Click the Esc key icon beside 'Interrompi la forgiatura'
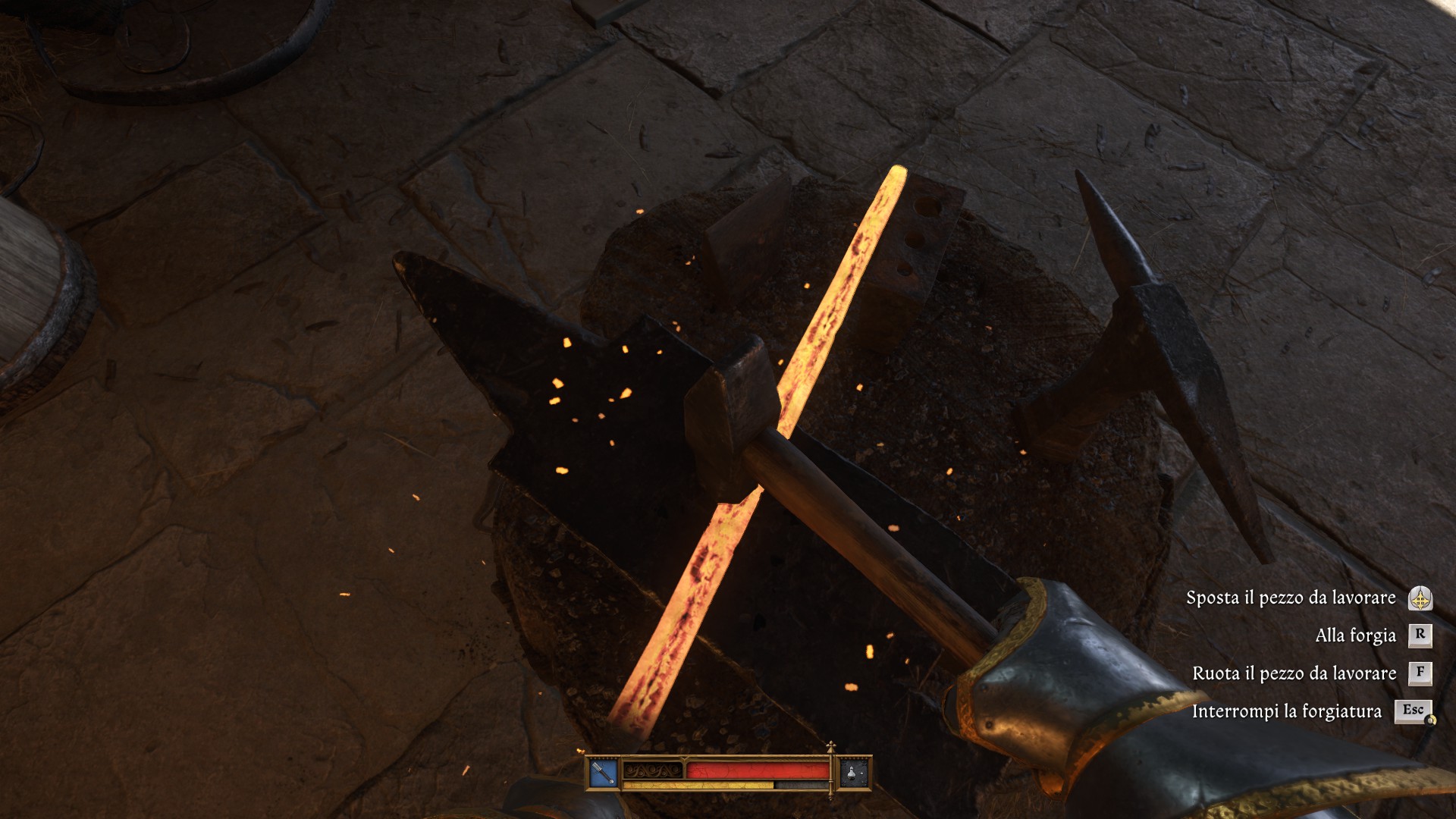 pyautogui.click(x=1415, y=711)
